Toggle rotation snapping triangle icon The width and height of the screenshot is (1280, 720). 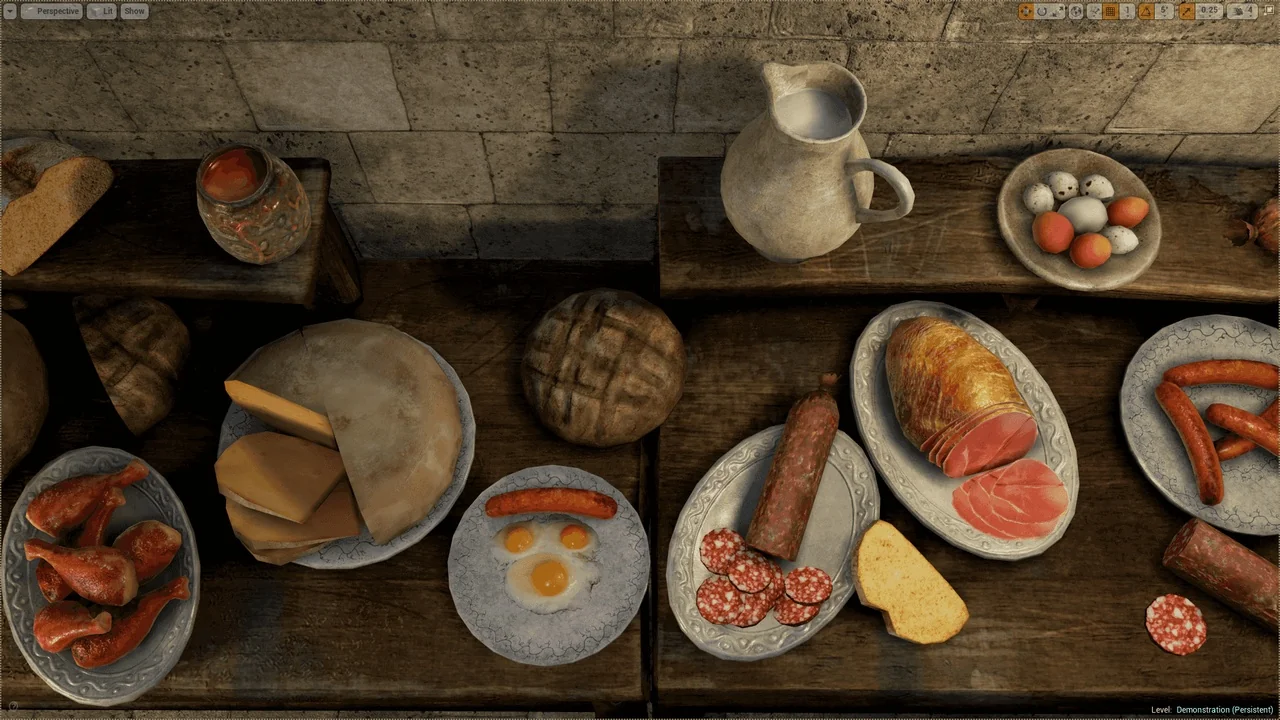[x=1145, y=11]
